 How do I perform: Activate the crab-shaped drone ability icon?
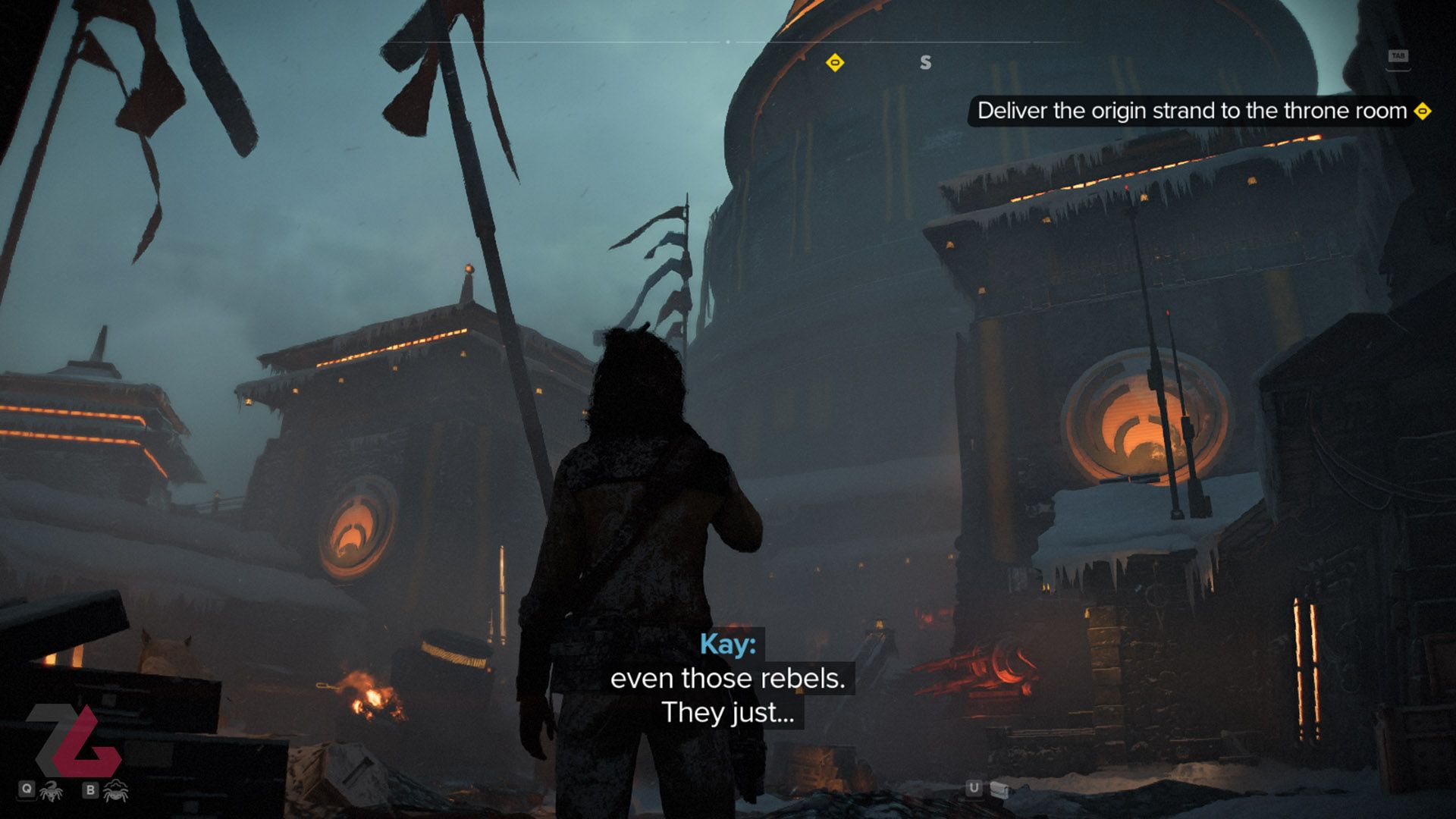116,791
